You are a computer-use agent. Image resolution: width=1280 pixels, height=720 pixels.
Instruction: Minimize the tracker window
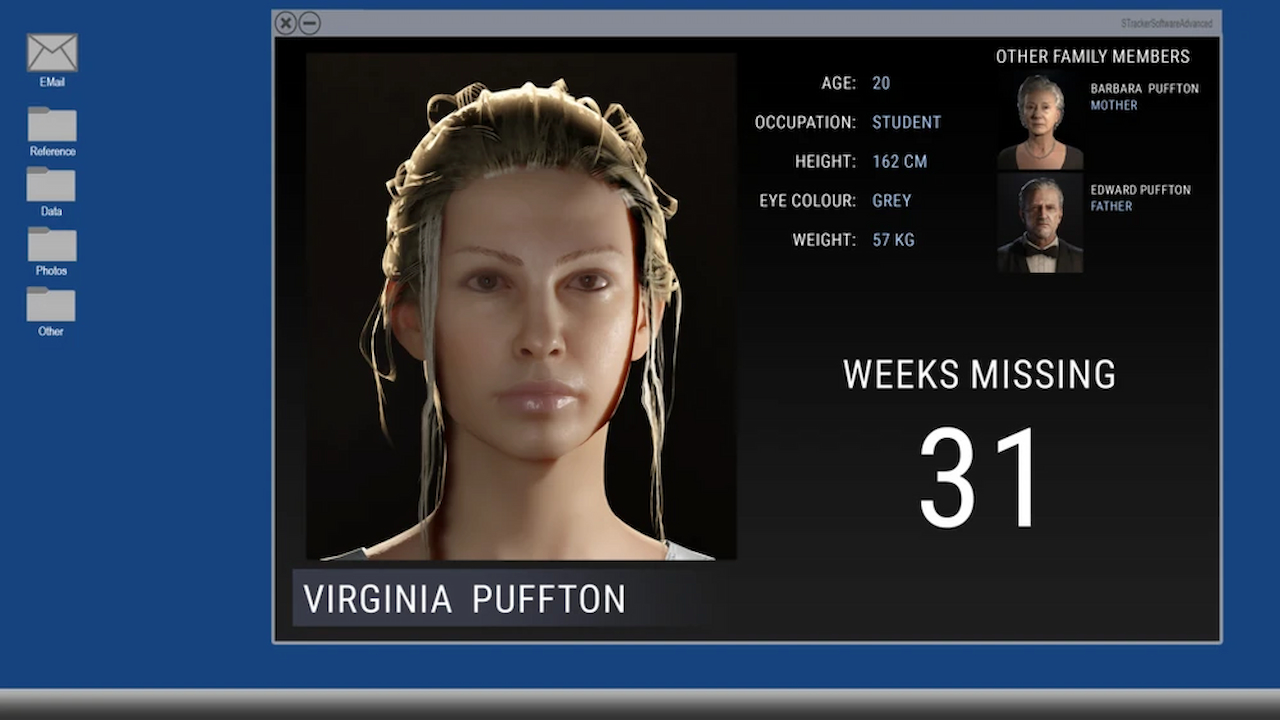[309, 23]
